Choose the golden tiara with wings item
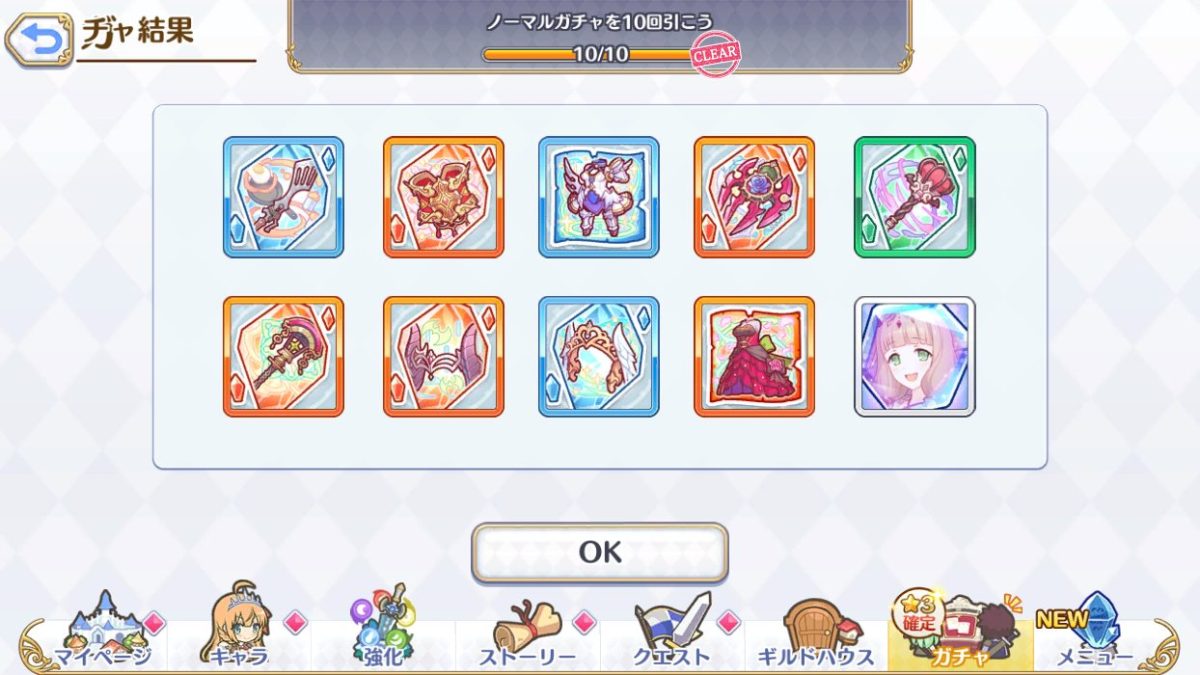Screen dimensions: 1200x675 click(x=599, y=356)
